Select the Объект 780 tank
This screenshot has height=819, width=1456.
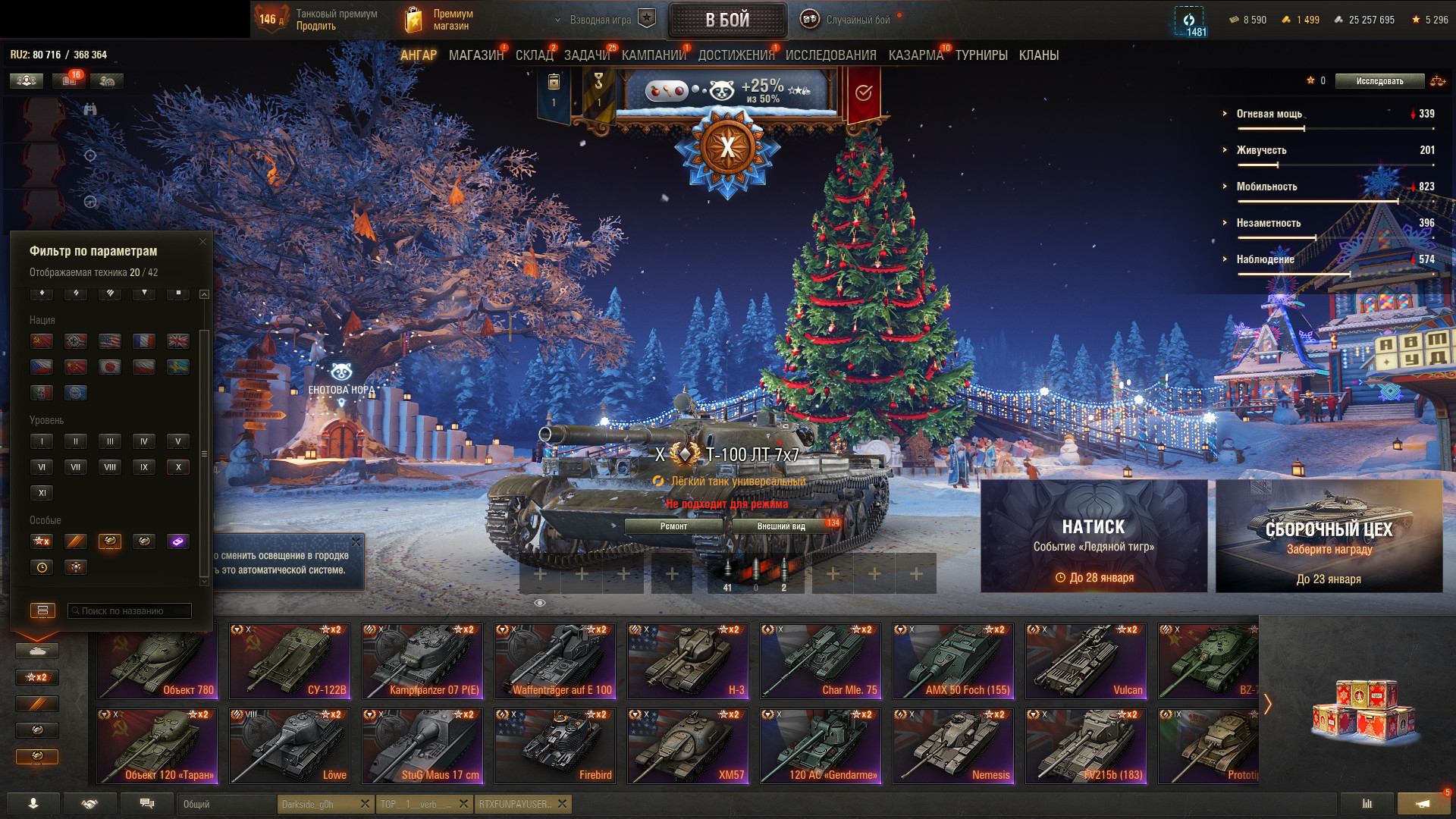pyautogui.click(x=157, y=661)
